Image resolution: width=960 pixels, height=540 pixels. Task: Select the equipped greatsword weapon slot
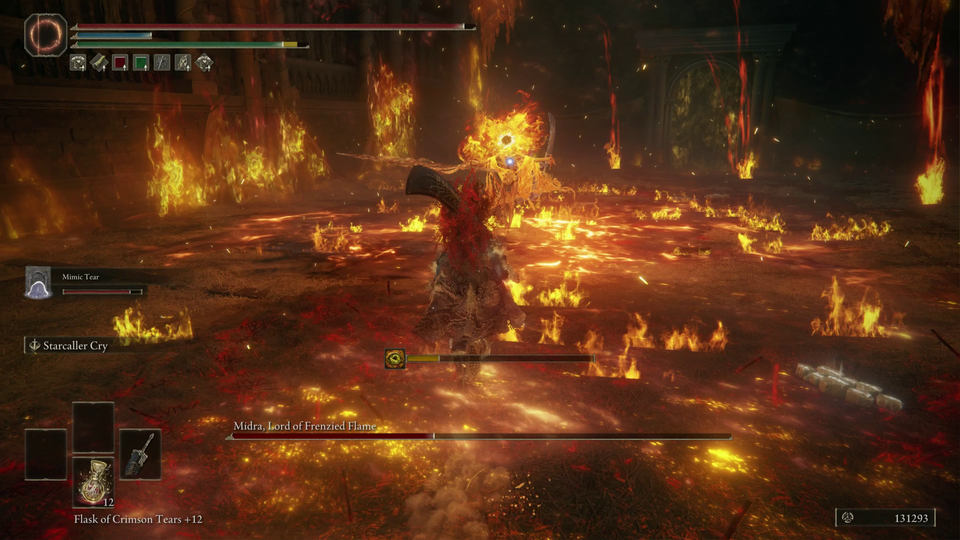[x=140, y=453]
